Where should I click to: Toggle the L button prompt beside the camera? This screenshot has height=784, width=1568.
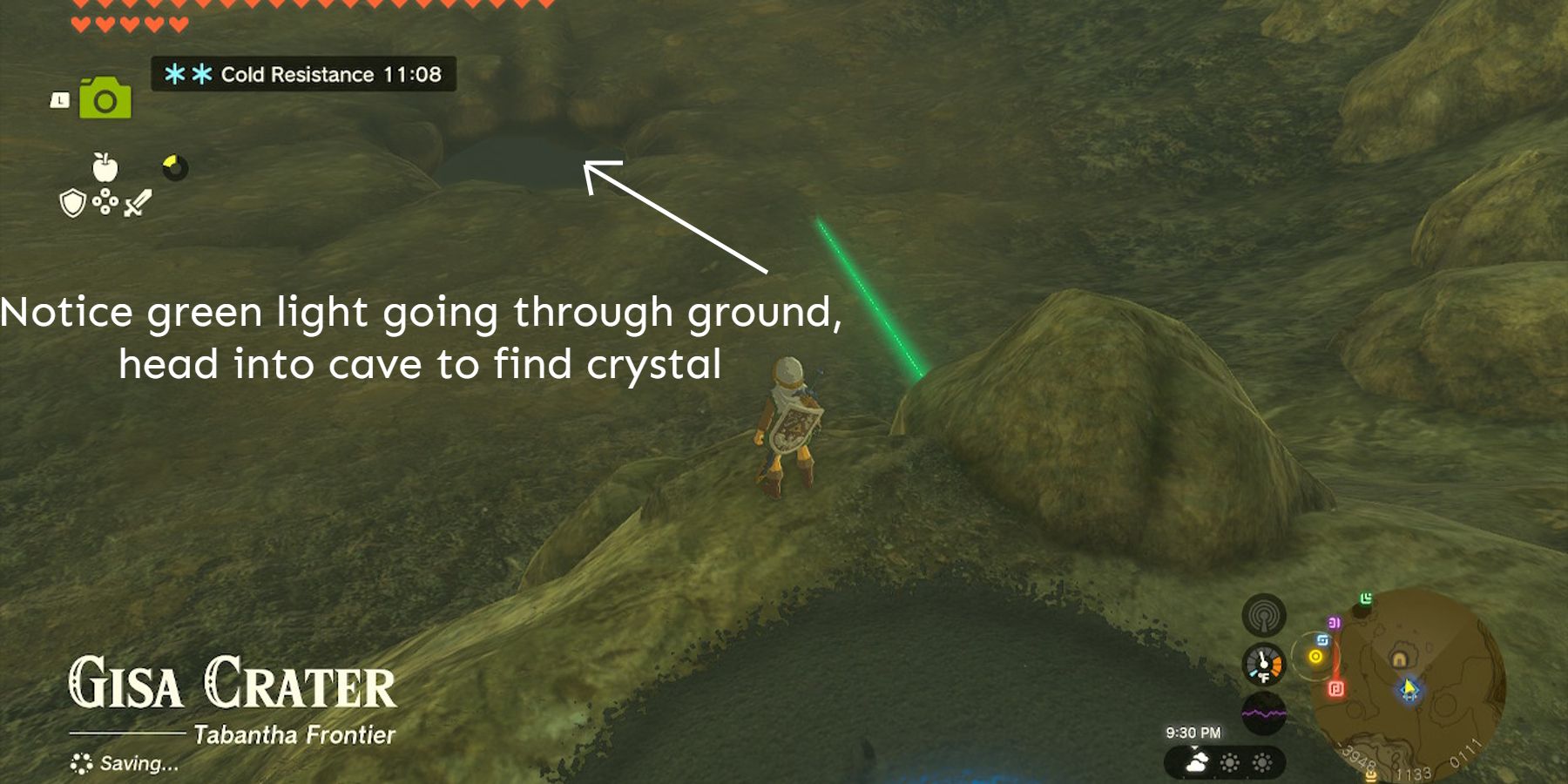click(x=60, y=99)
